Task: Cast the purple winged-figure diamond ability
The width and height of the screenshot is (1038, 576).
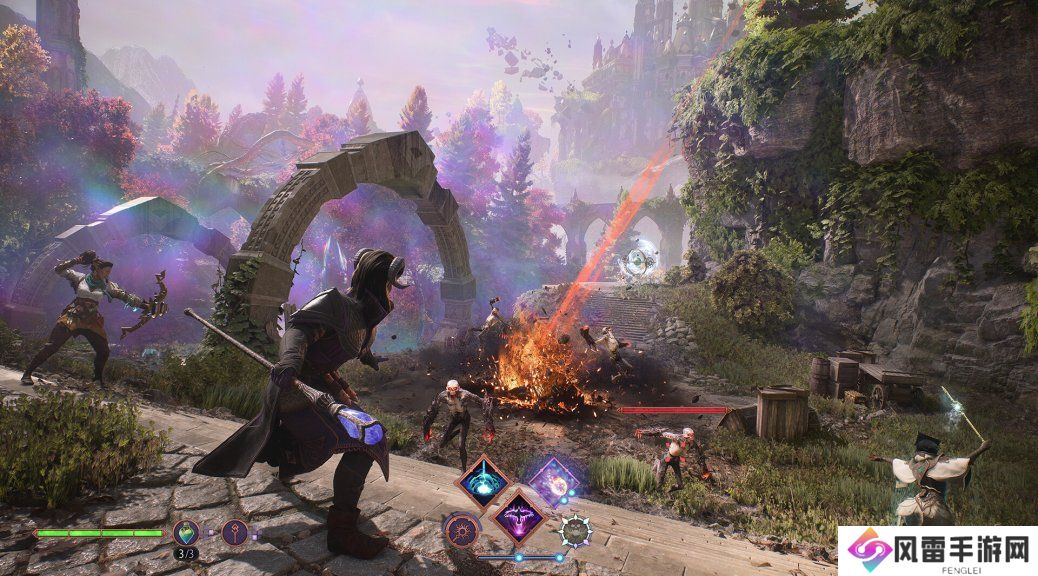Action: coord(518,516)
